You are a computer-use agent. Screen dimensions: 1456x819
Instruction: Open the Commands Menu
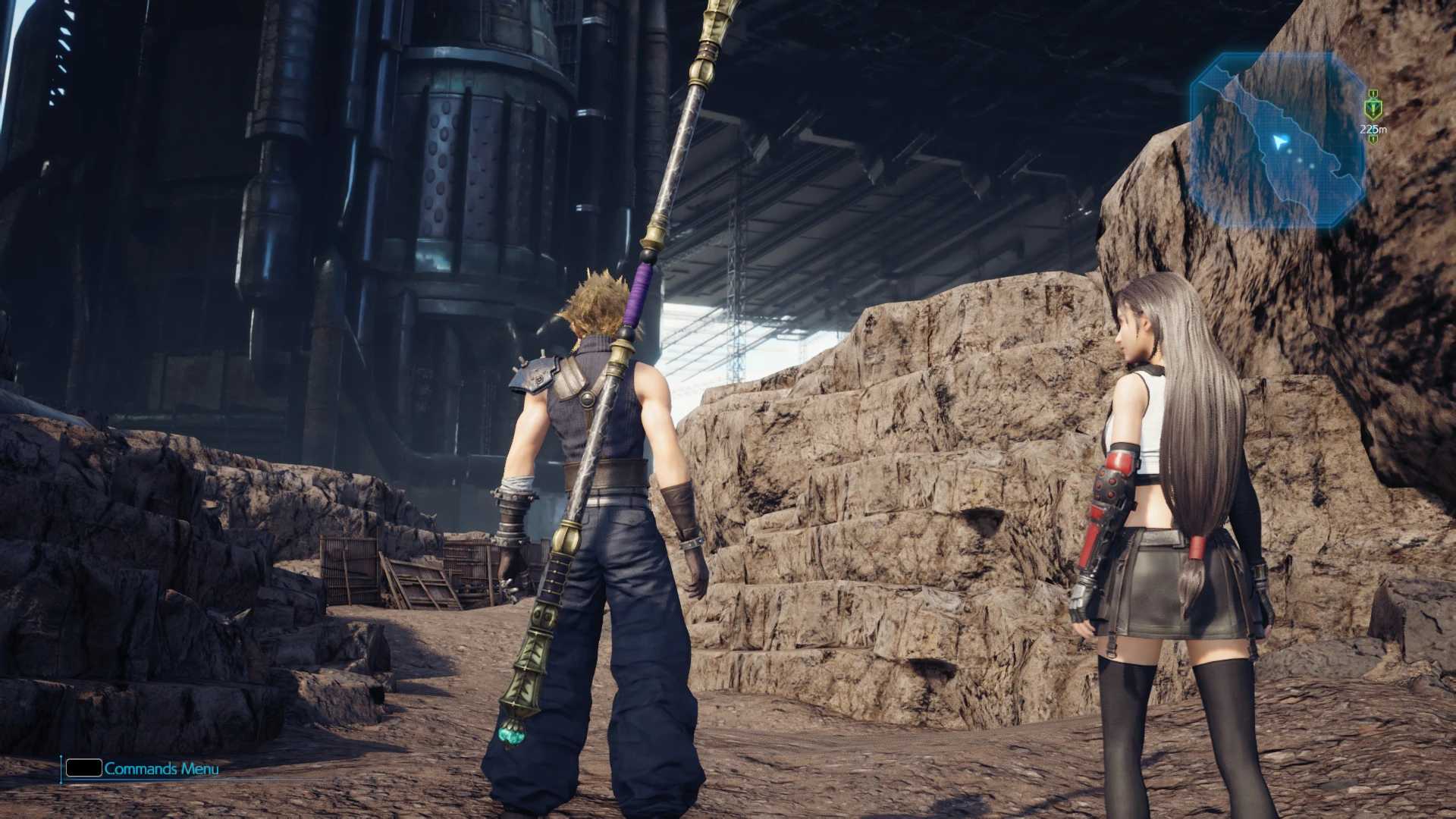coord(143,769)
